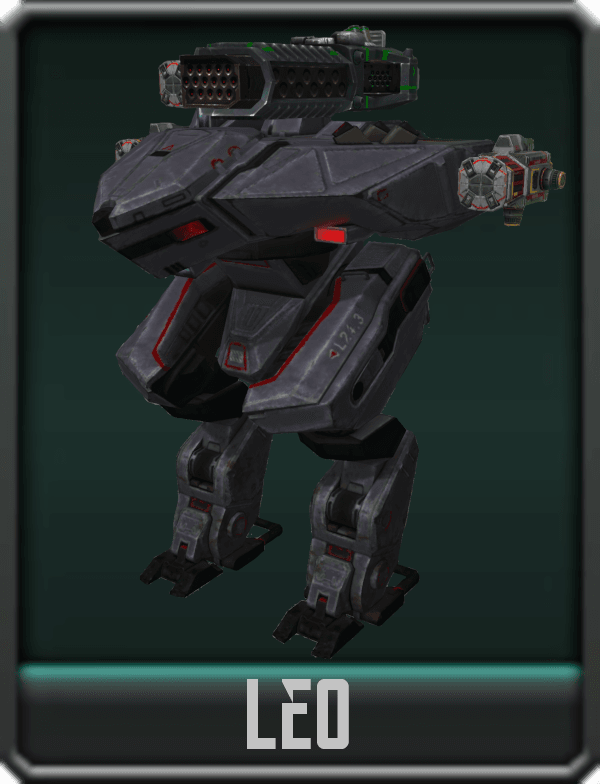Select the Leo robot card
Screen dimensions: 600x784
[300, 390]
